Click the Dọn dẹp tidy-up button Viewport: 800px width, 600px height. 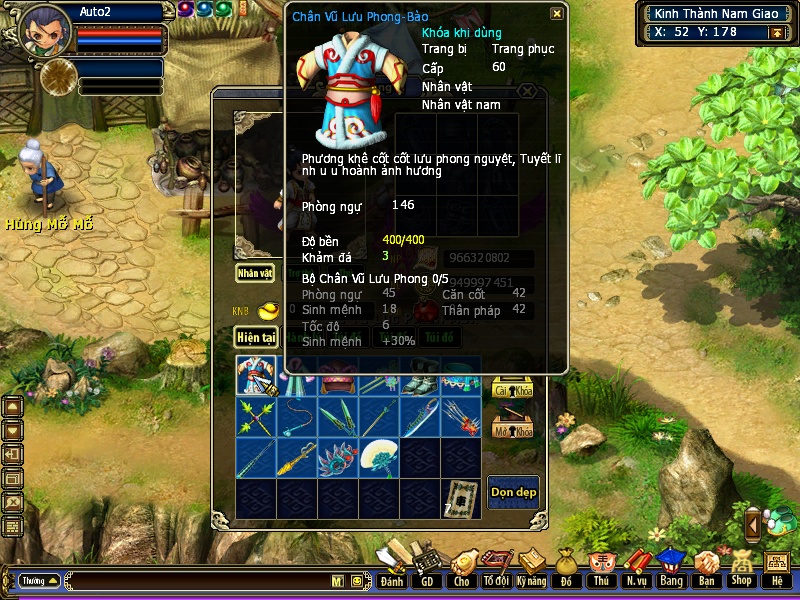(513, 492)
